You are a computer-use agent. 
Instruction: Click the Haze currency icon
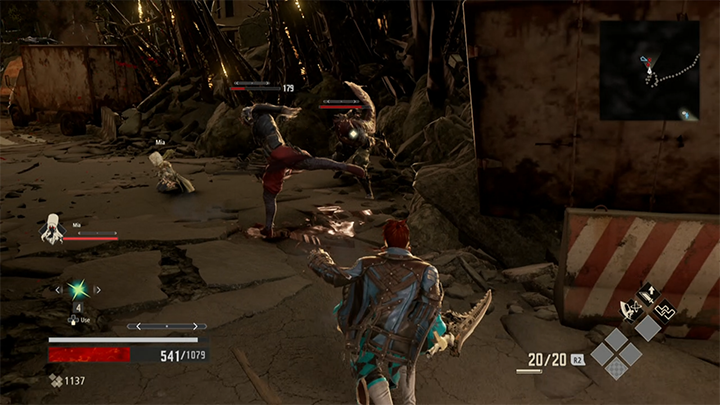55,380
